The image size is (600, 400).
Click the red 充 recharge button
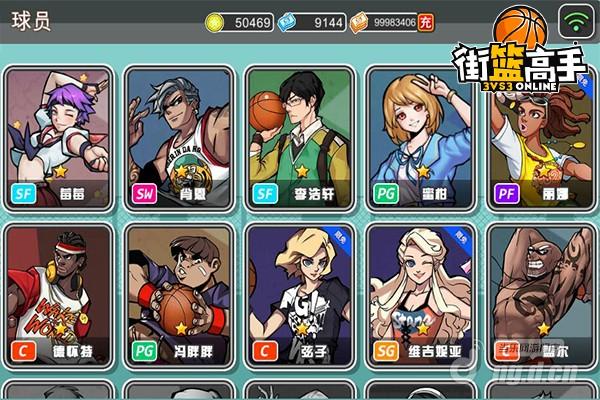(426, 21)
